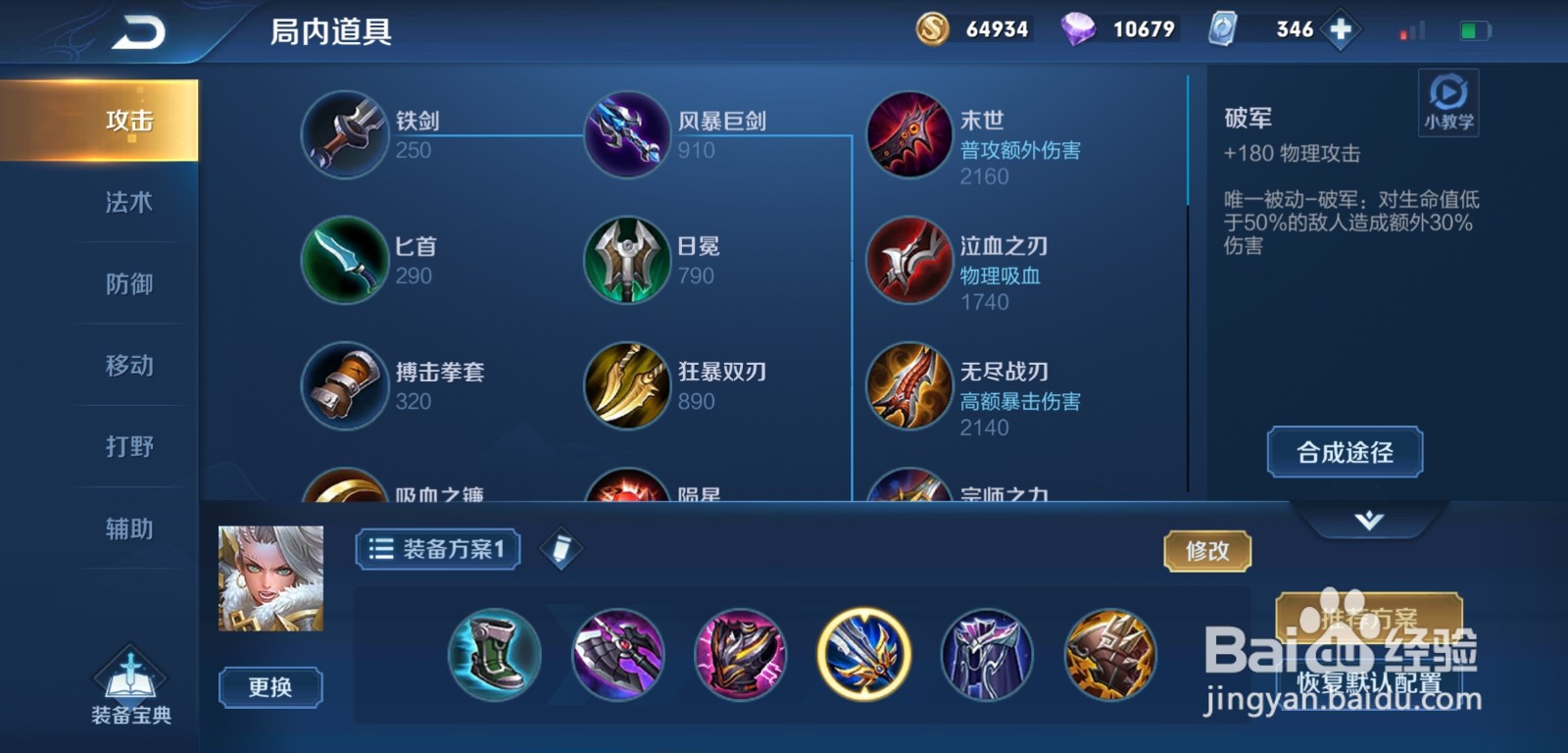Open the 风暴巨剑 item
This screenshot has height=753, width=1568.
pyautogui.click(x=625, y=135)
